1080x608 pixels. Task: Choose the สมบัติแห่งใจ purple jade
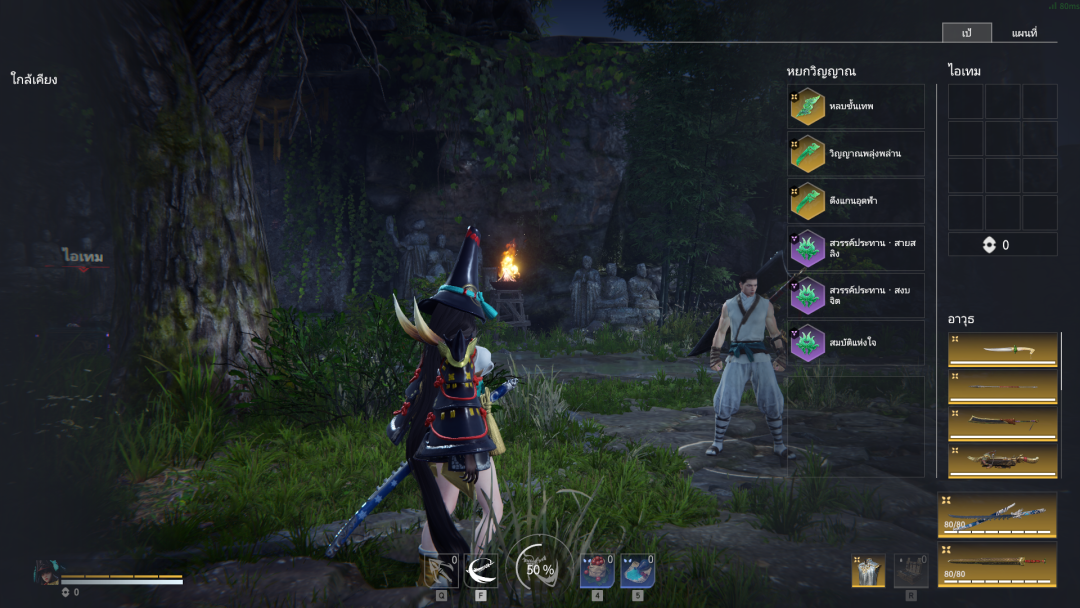pyautogui.click(x=856, y=342)
